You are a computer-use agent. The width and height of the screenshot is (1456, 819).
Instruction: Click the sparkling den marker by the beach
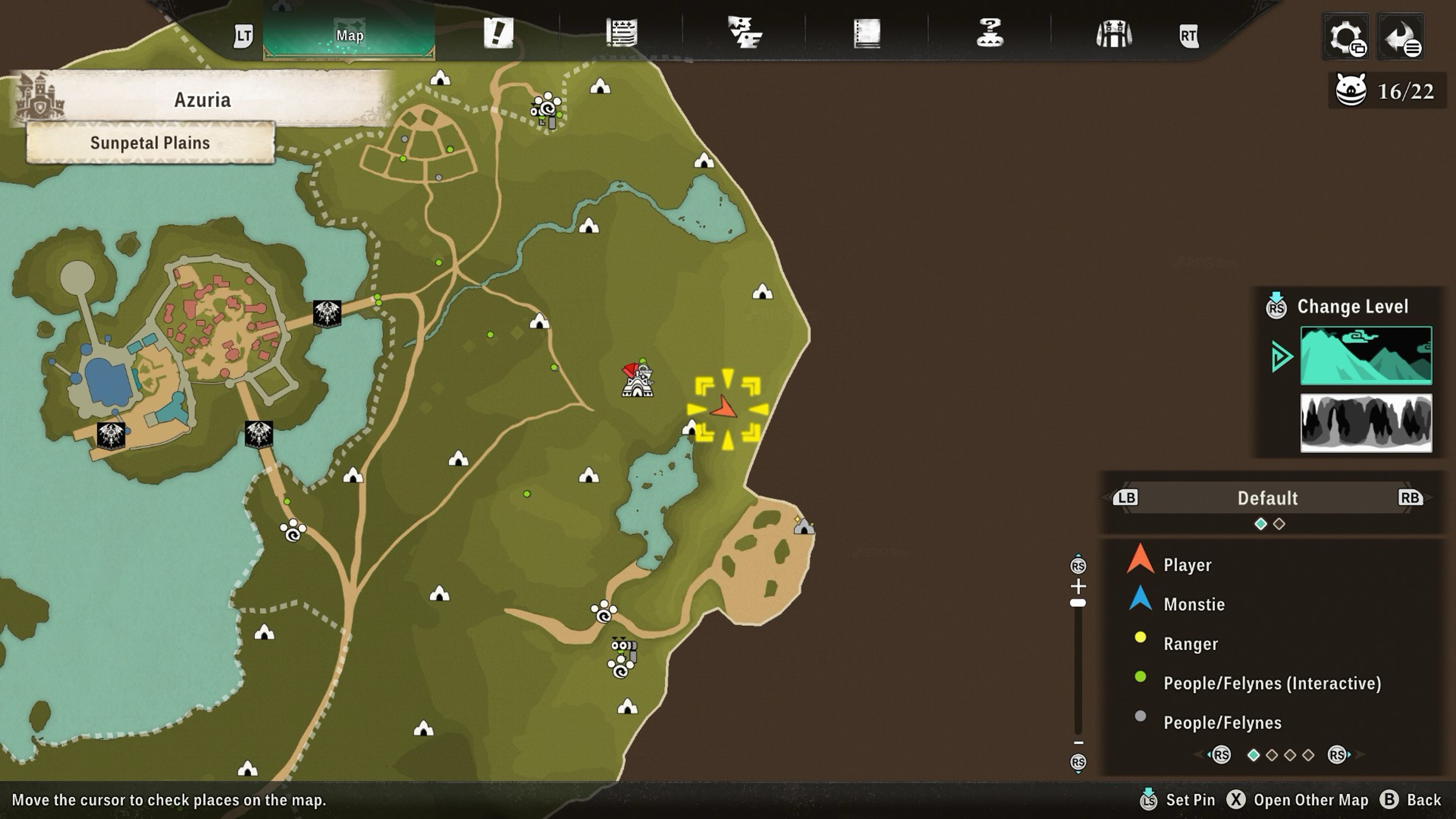tap(803, 526)
